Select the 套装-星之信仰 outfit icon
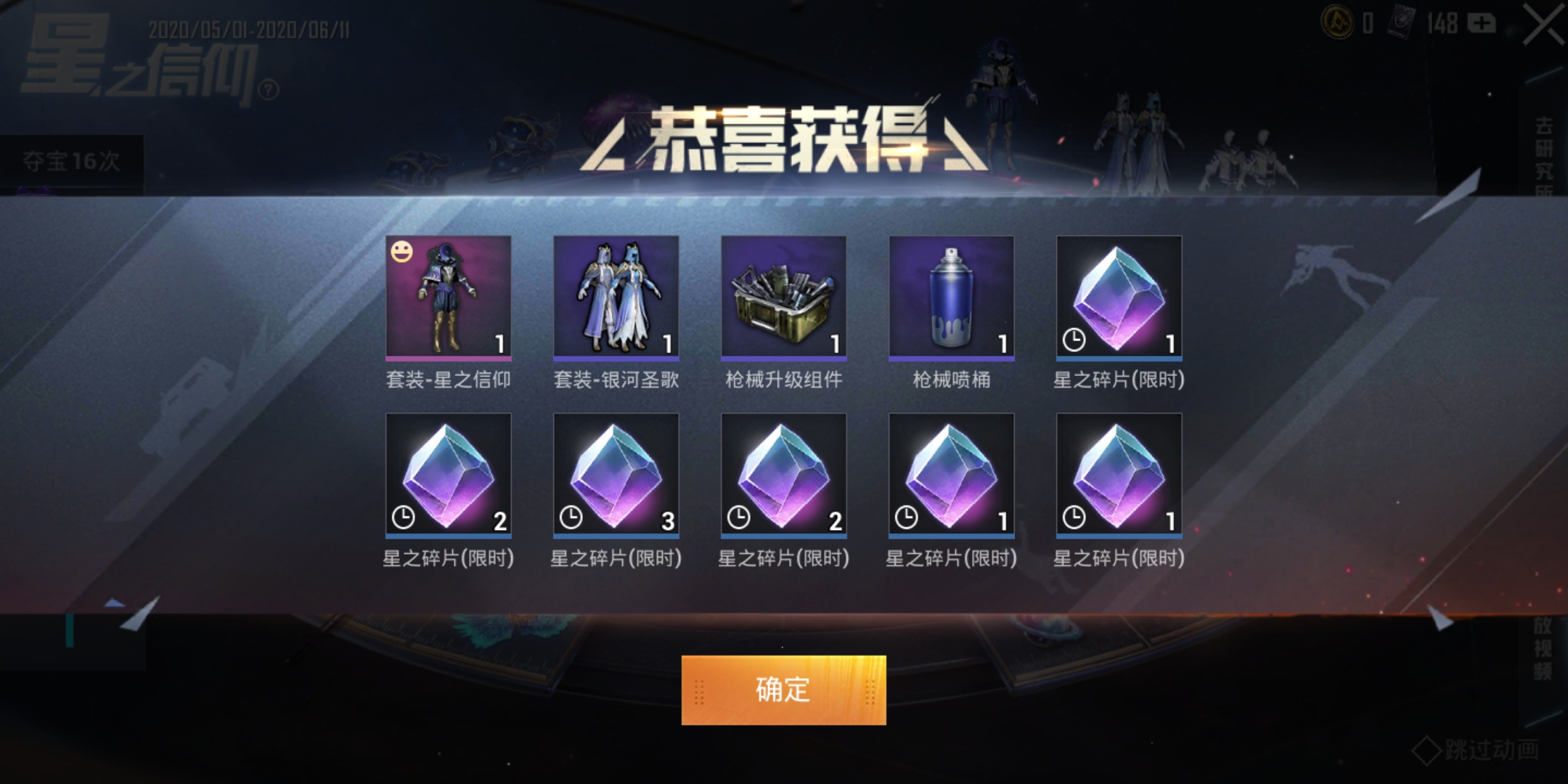This screenshot has height=784, width=1568. (448, 298)
